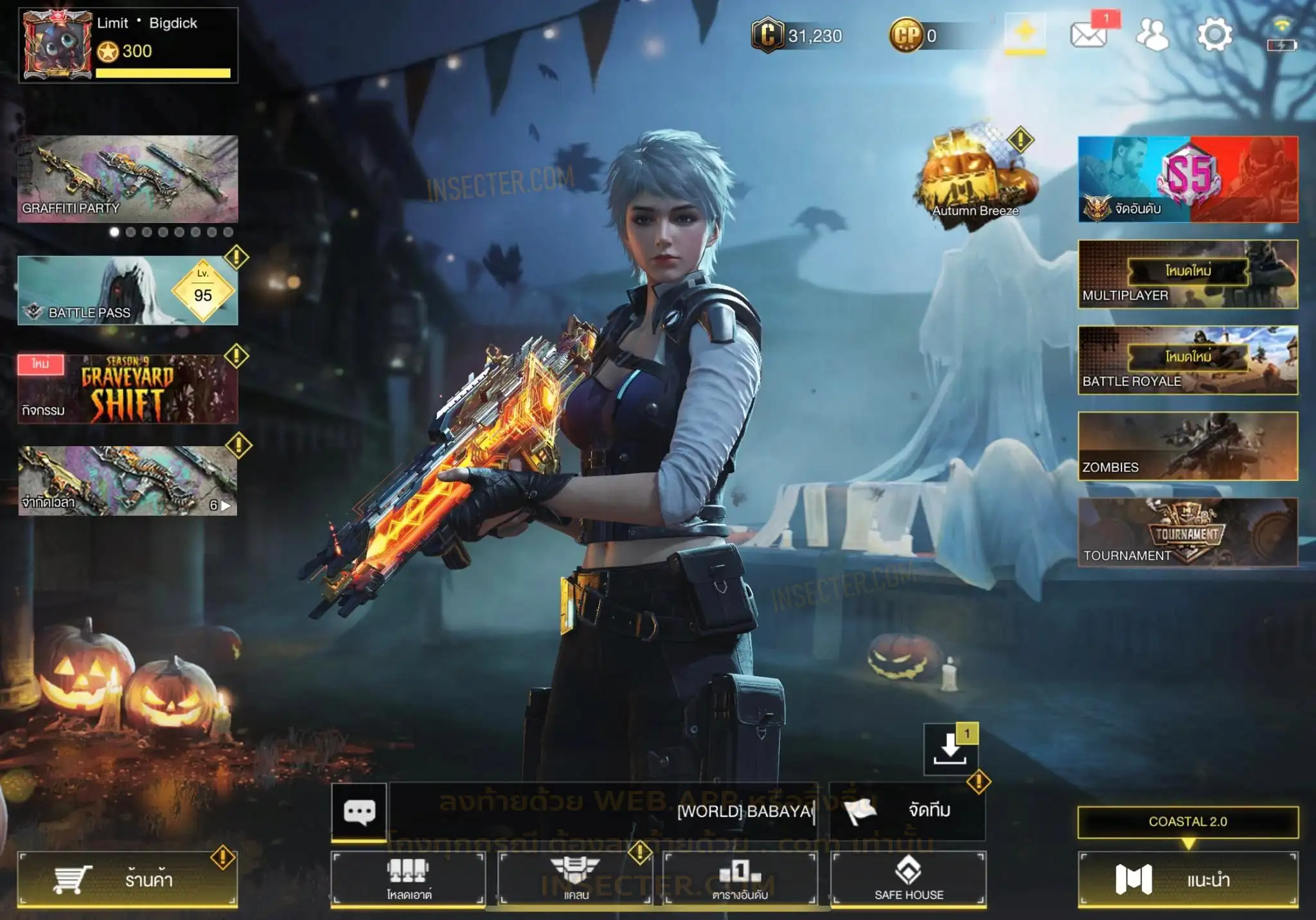
Task: Choose the Multiplayer mode
Action: [1187, 275]
